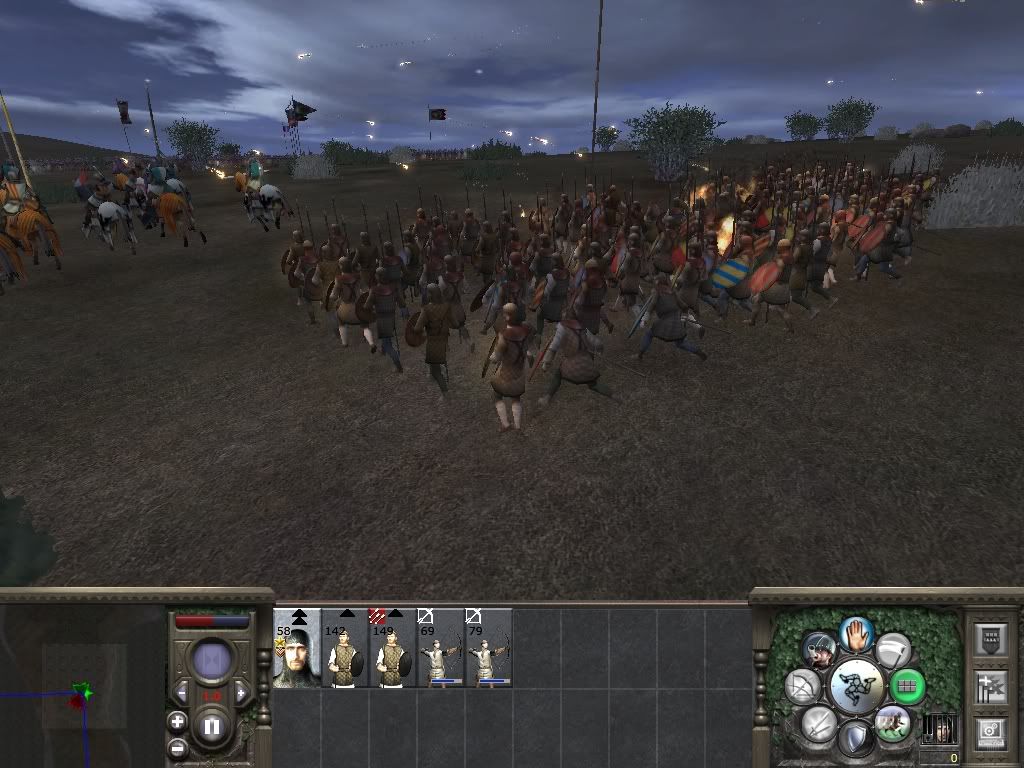Viewport: 1024px width, 768px height.
Task: Select the archer unit card showing 79
Action: pyautogui.click(x=489, y=648)
